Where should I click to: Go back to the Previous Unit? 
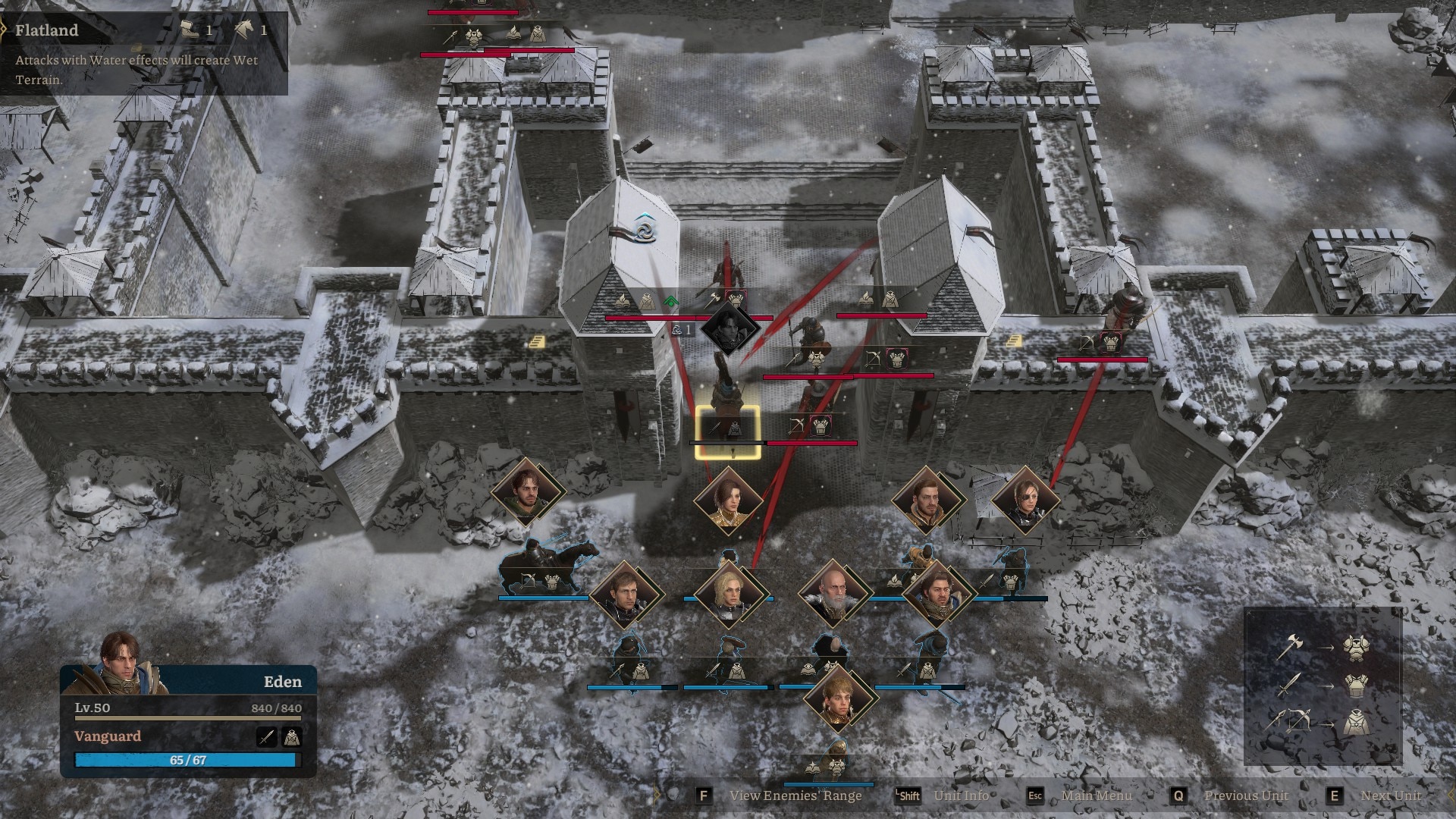click(1245, 795)
